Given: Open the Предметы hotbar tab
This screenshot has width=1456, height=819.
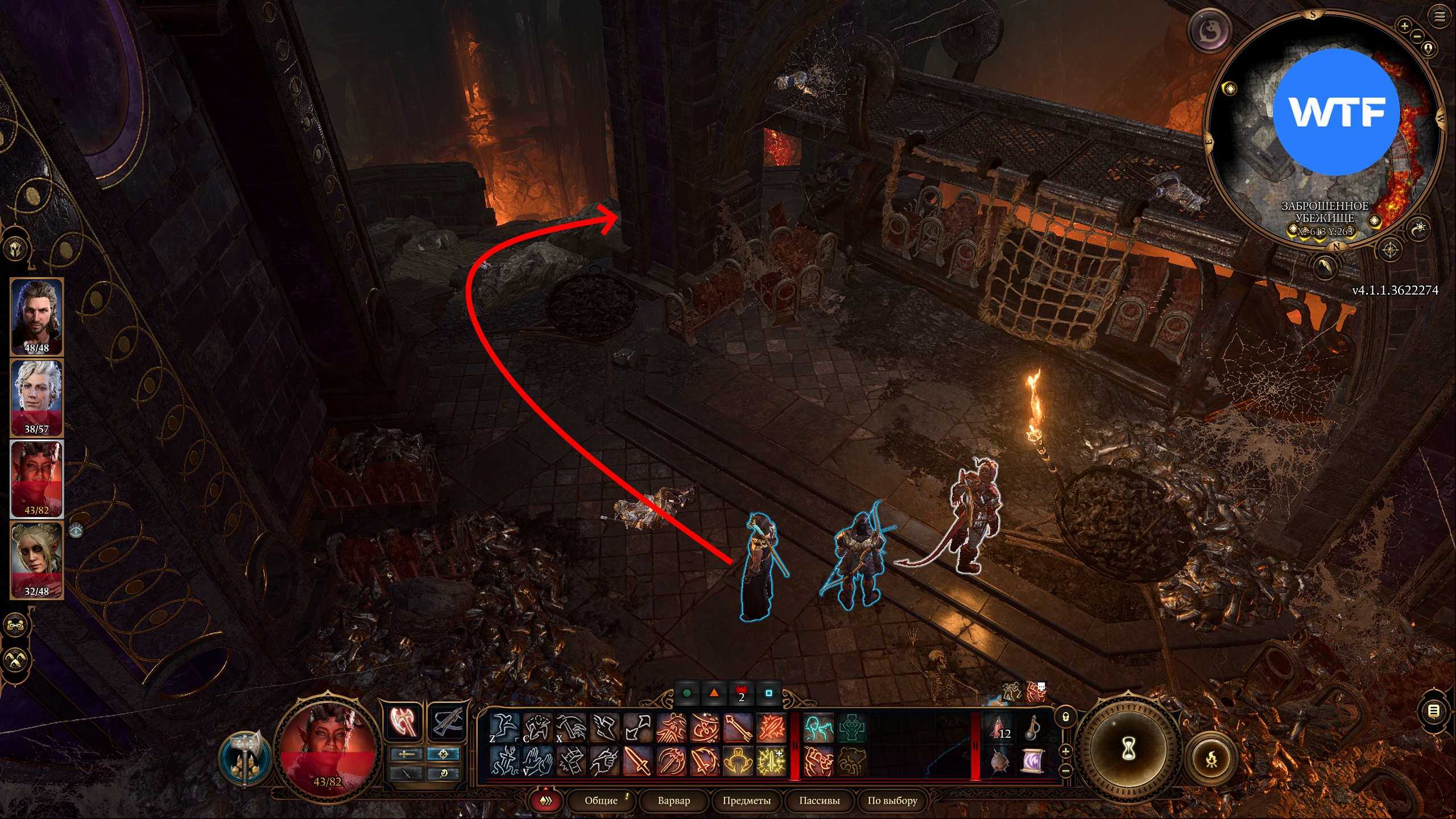Looking at the screenshot, I should click(x=746, y=800).
